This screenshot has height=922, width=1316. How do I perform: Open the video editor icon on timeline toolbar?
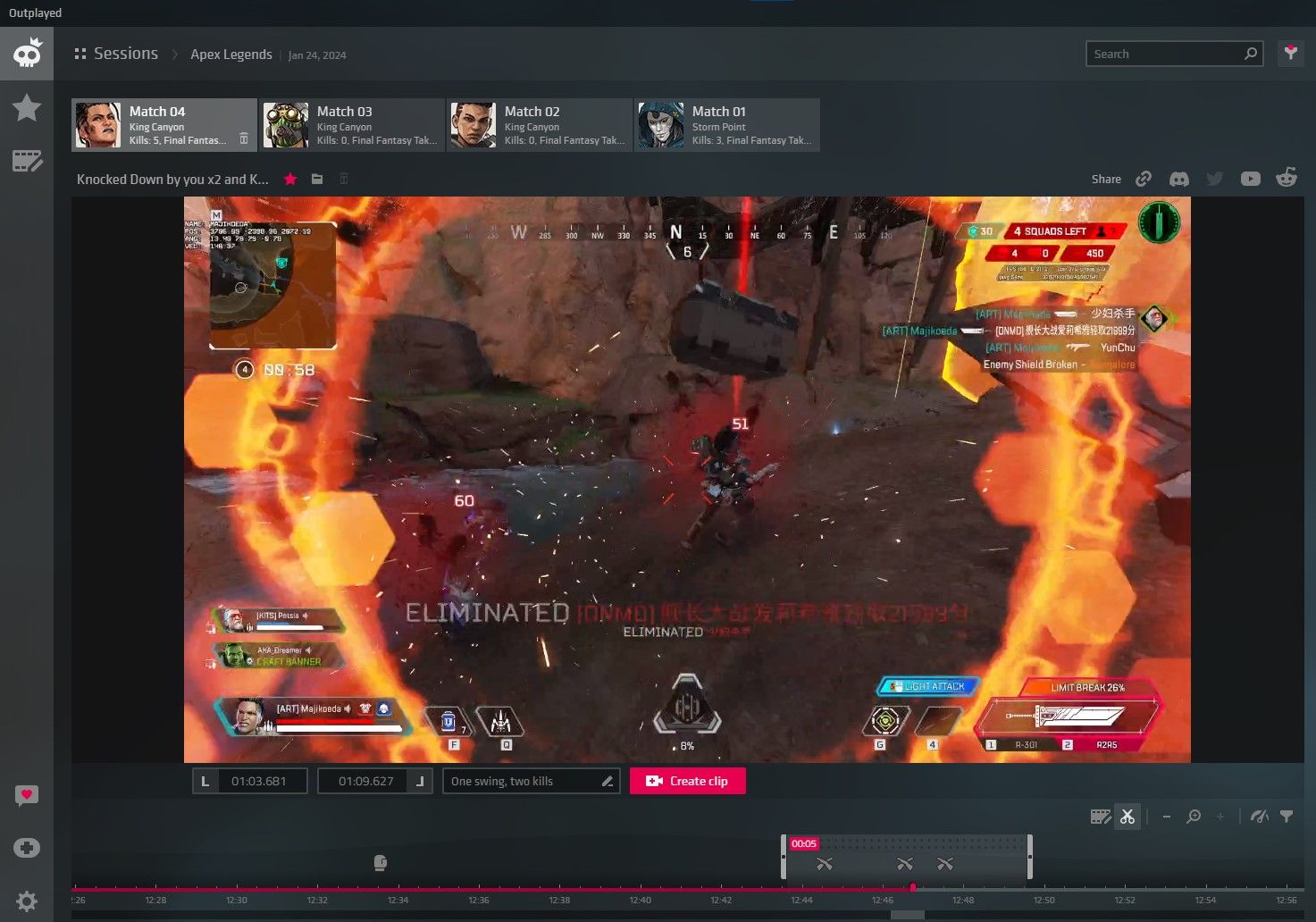pos(1100,816)
